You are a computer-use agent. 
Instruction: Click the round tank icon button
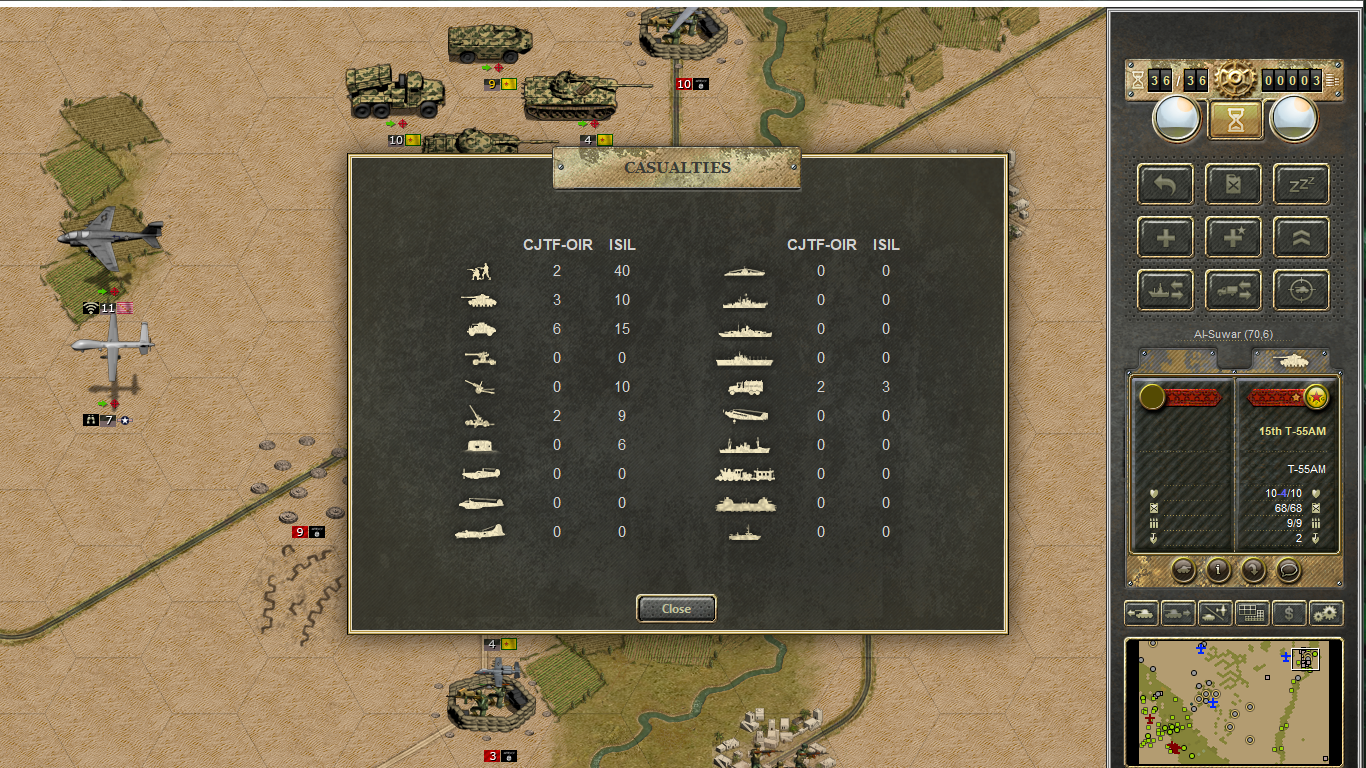pyautogui.click(x=1183, y=570)
